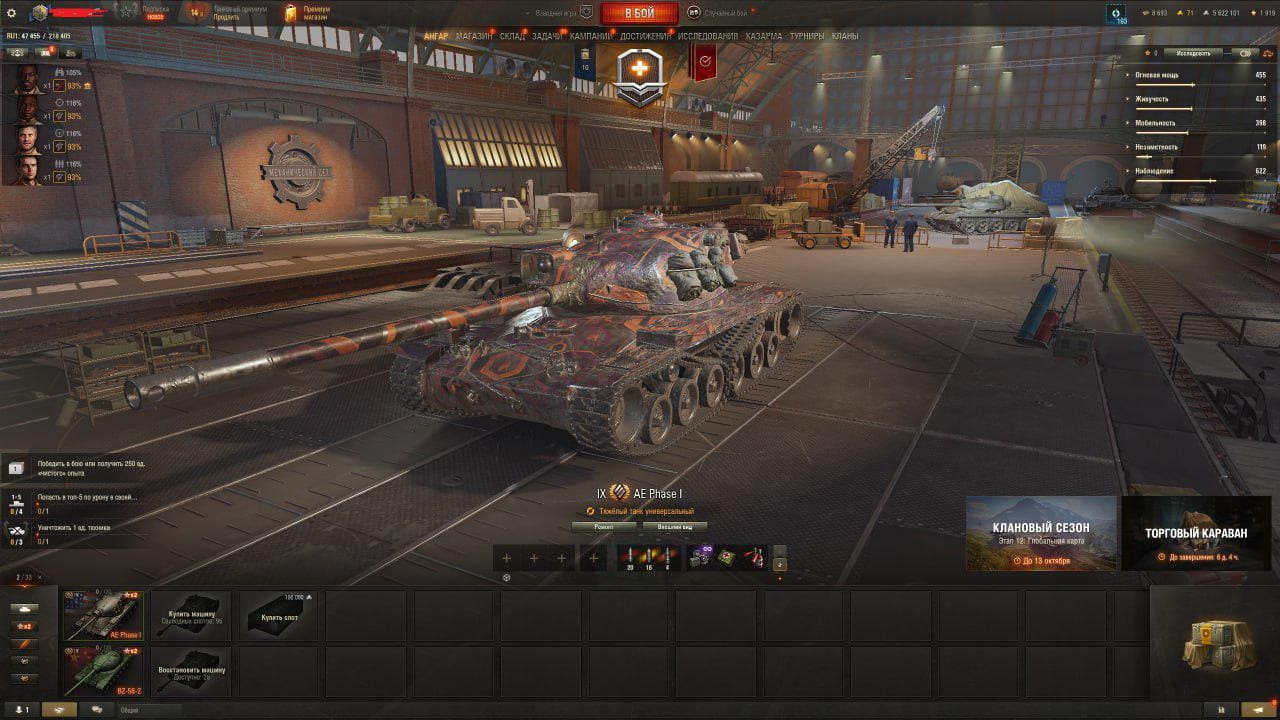Choose the BZ-58-2 tank from carousel

(x=104, y=671)
